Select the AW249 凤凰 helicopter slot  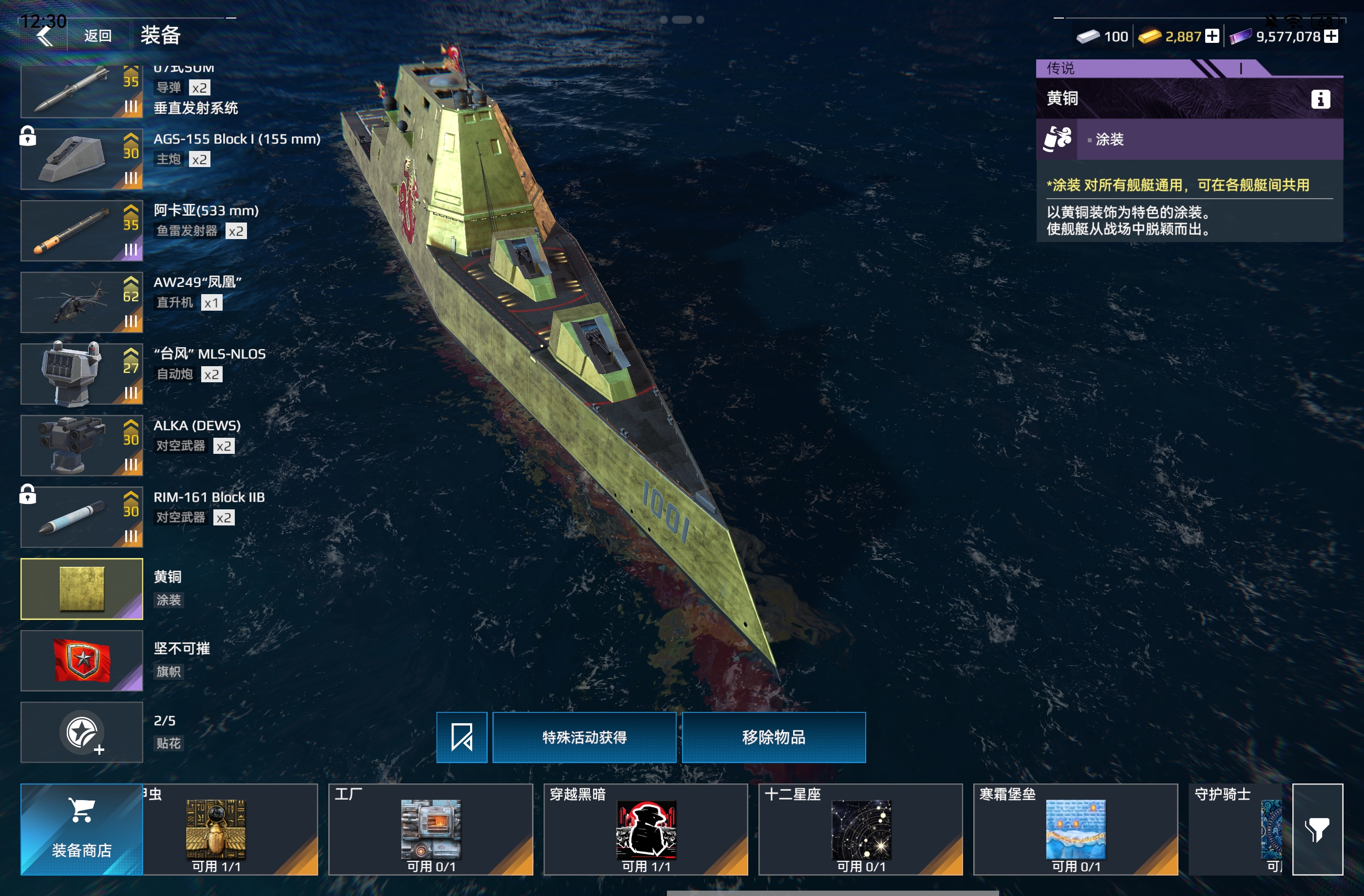(81, 302)
